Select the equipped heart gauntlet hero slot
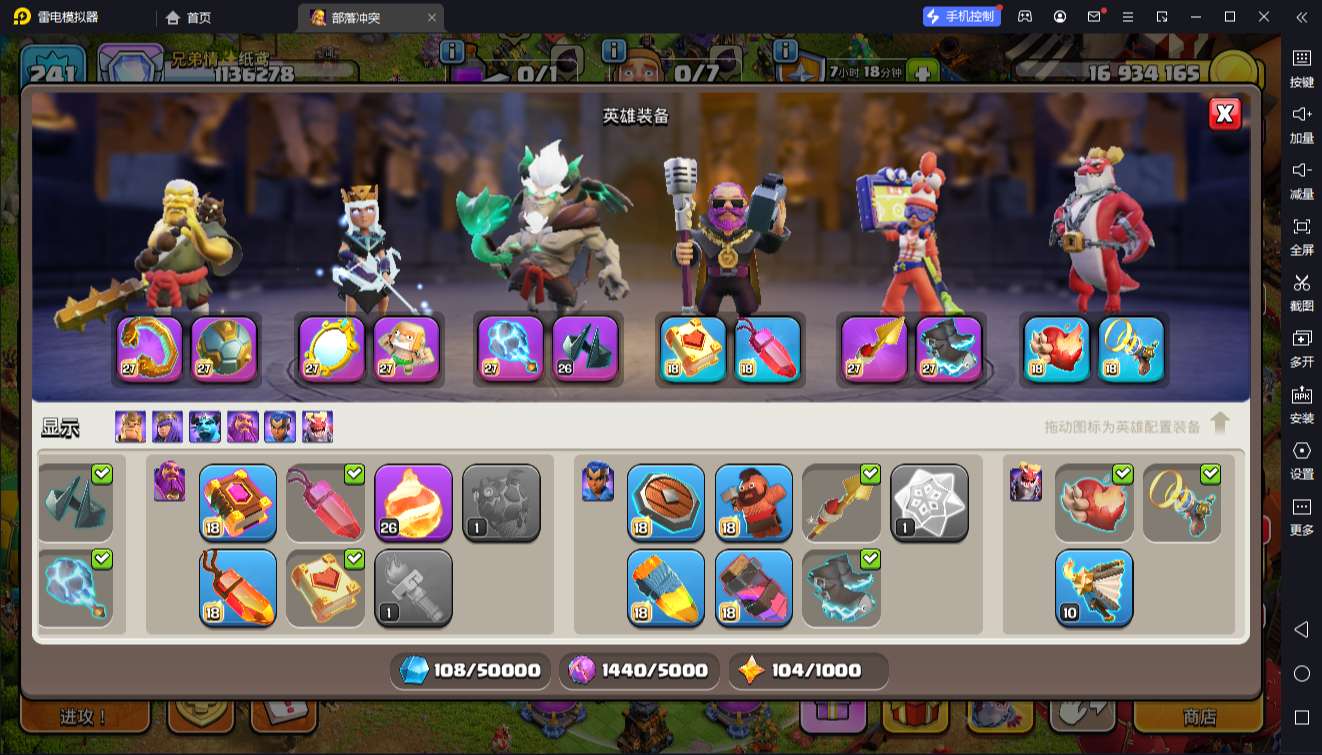1322x755 pixels. pyautogui.click(x=1056, y=349)
